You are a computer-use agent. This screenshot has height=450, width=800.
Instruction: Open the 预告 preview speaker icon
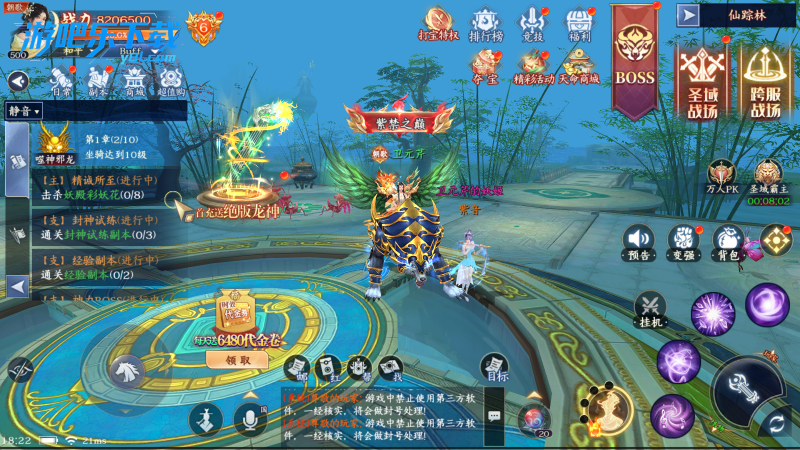(x=639, y=241)
